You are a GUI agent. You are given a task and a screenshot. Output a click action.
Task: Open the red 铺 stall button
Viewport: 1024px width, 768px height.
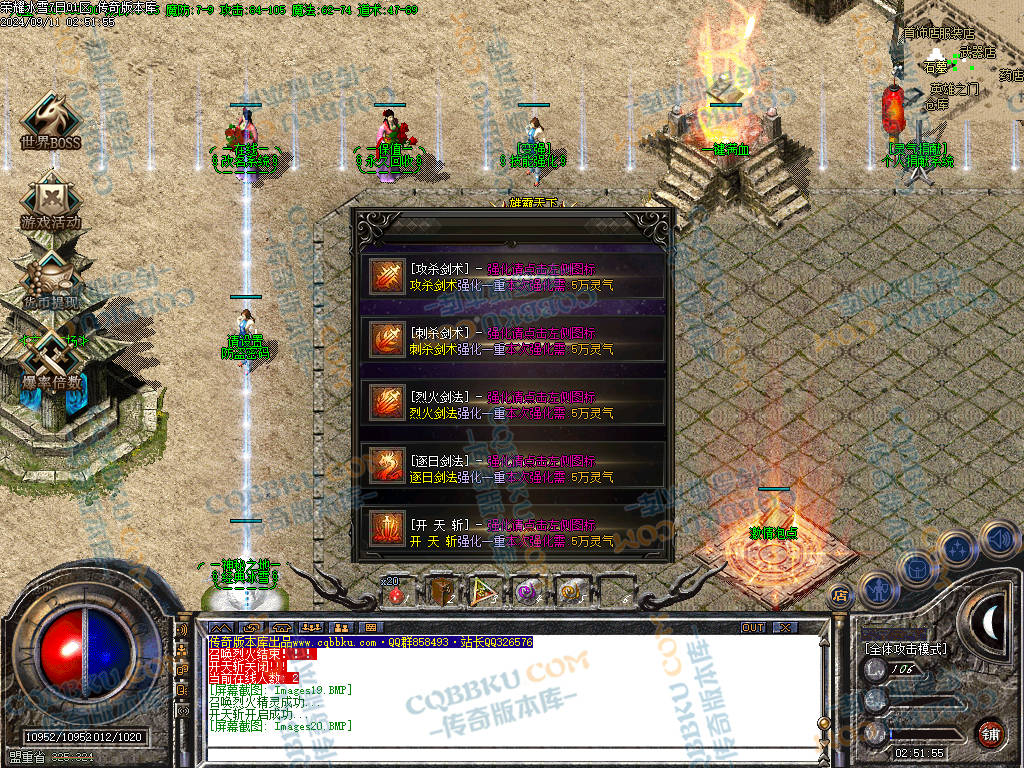click(990, 733)
